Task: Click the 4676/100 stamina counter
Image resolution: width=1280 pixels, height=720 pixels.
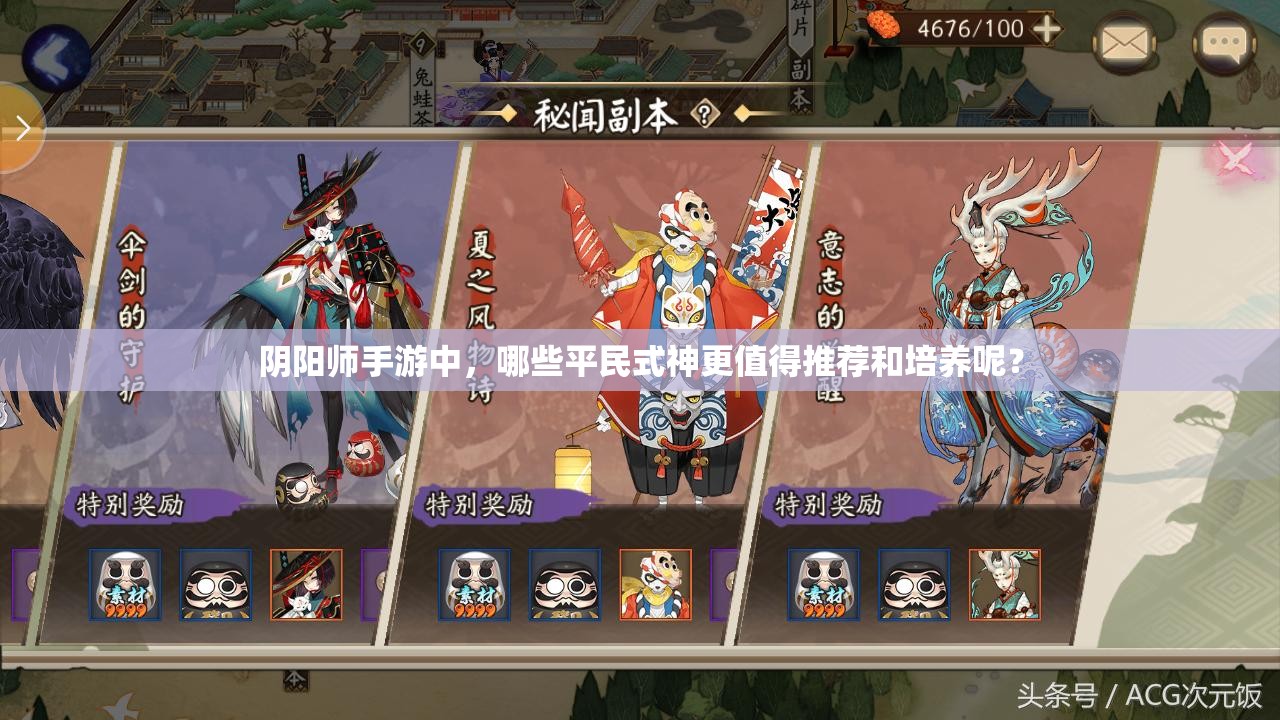Action: [x=963, y=26]
